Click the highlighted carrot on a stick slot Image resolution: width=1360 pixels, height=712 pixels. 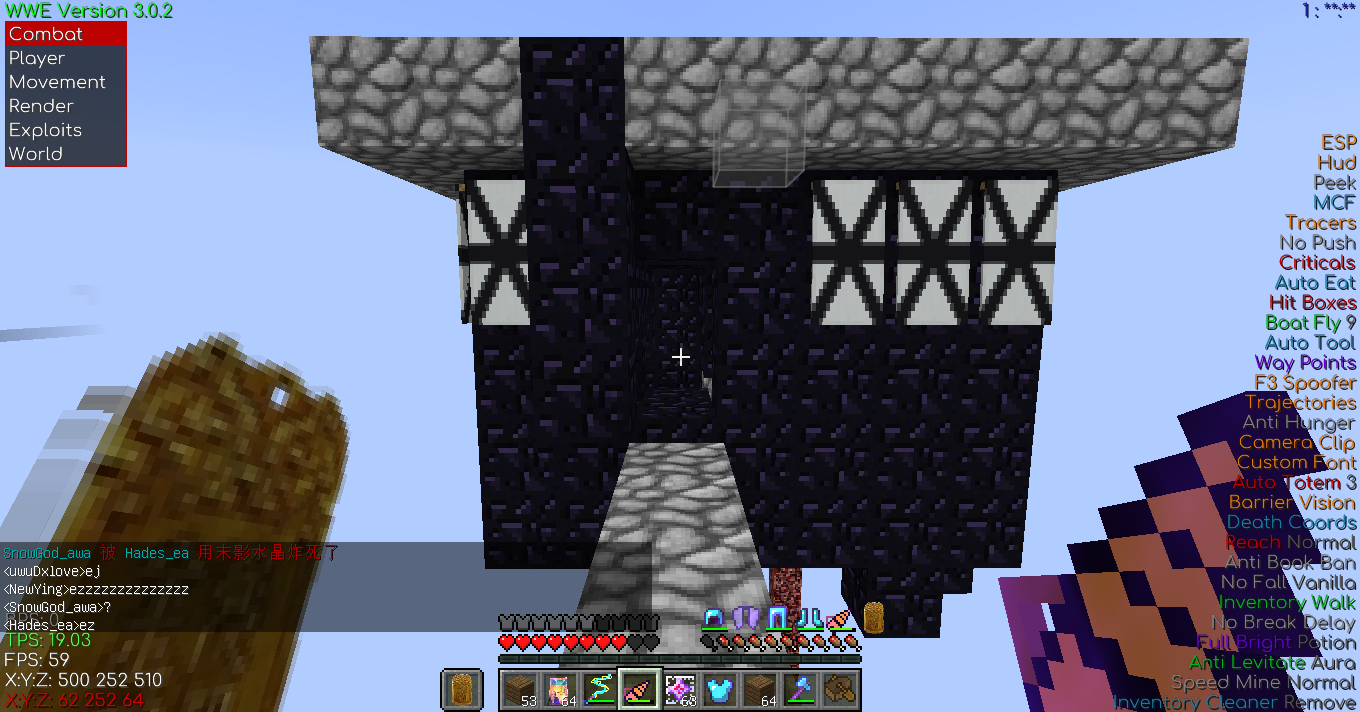pyautogui.click(x=639, y=689)
